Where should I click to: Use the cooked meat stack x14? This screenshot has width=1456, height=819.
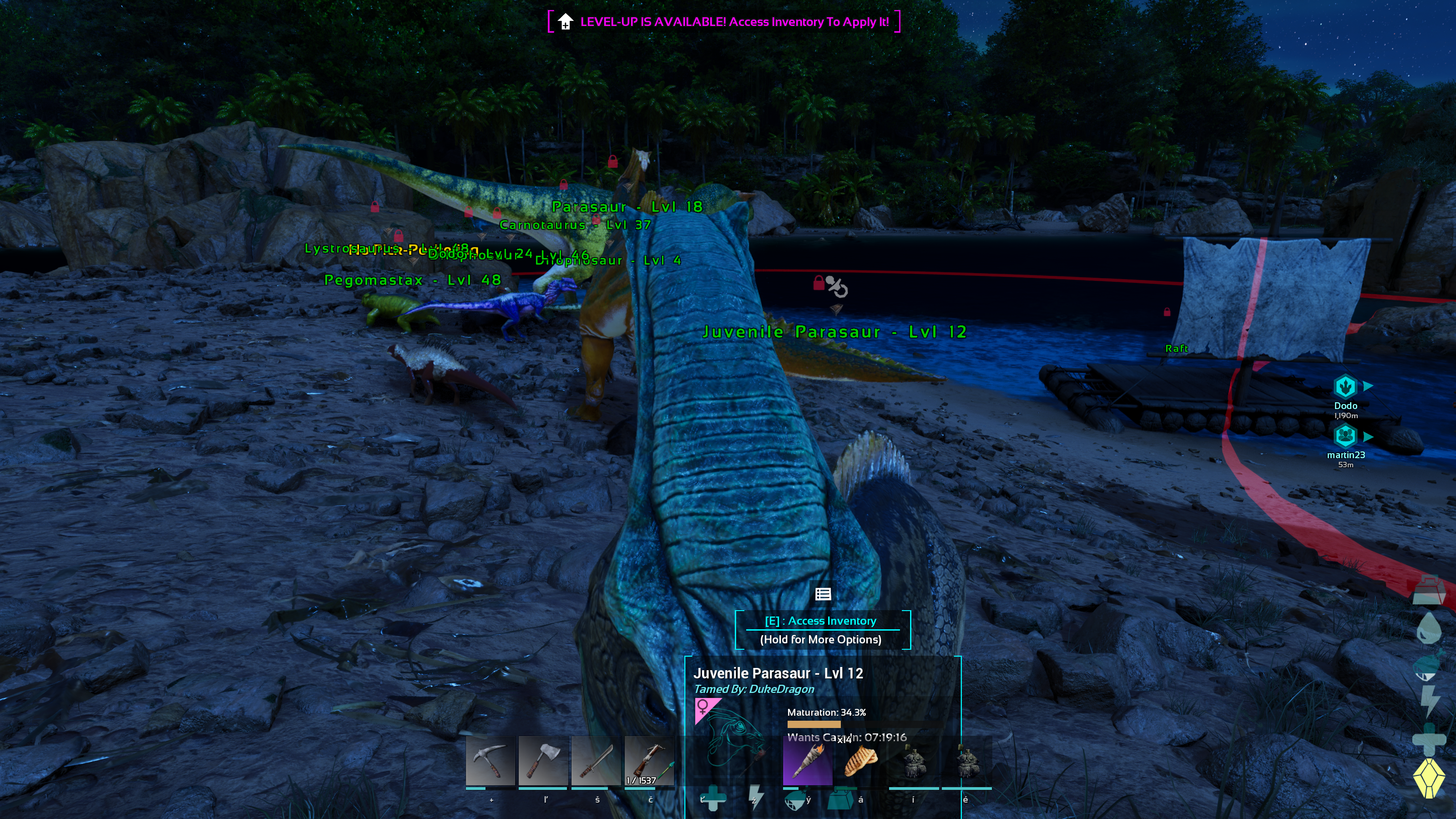[x=859, y=761]
